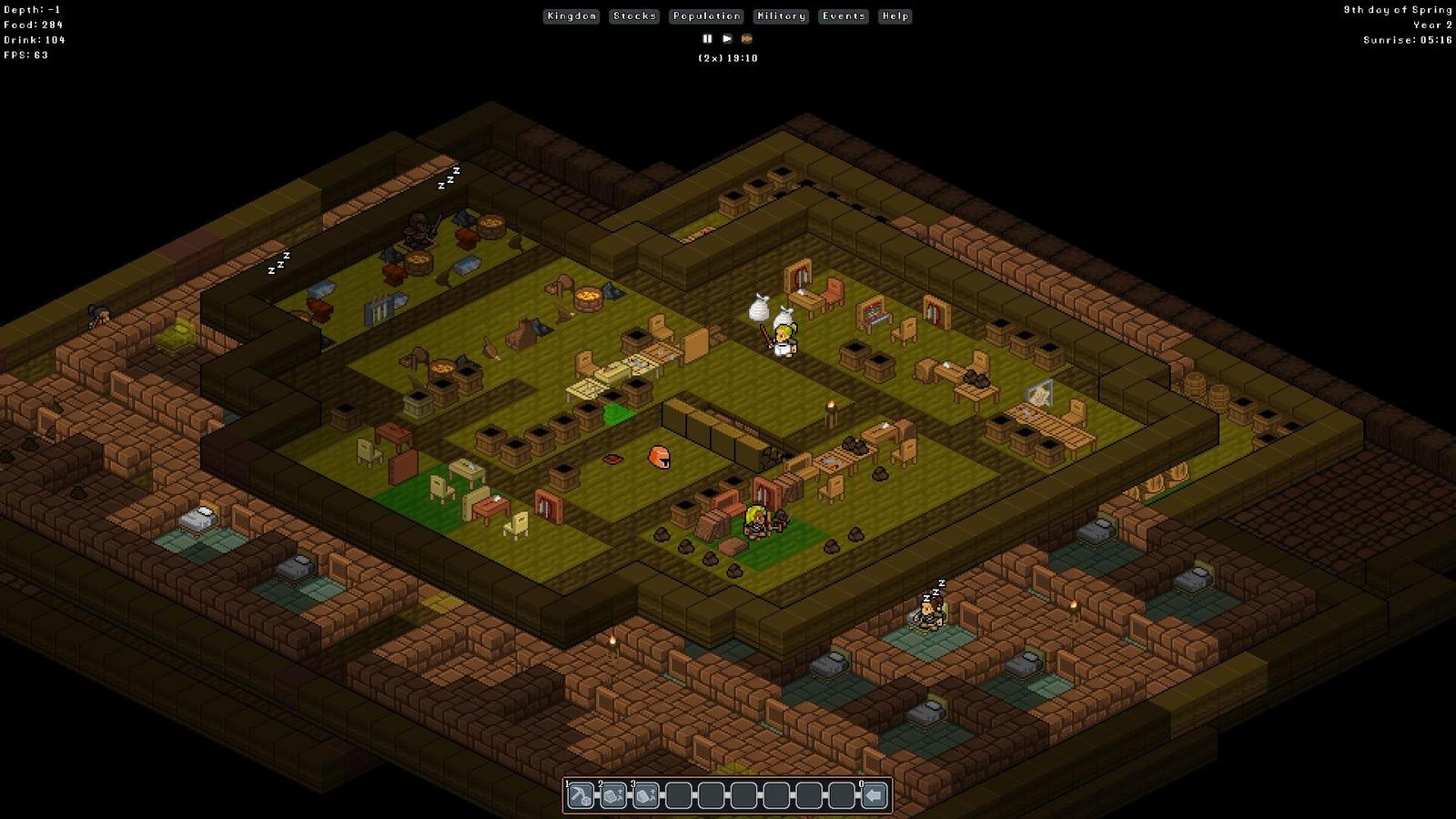Screen dimensions: 1456x819
Task: Open the Kingdom menu
Action: (x=571, y=16)
